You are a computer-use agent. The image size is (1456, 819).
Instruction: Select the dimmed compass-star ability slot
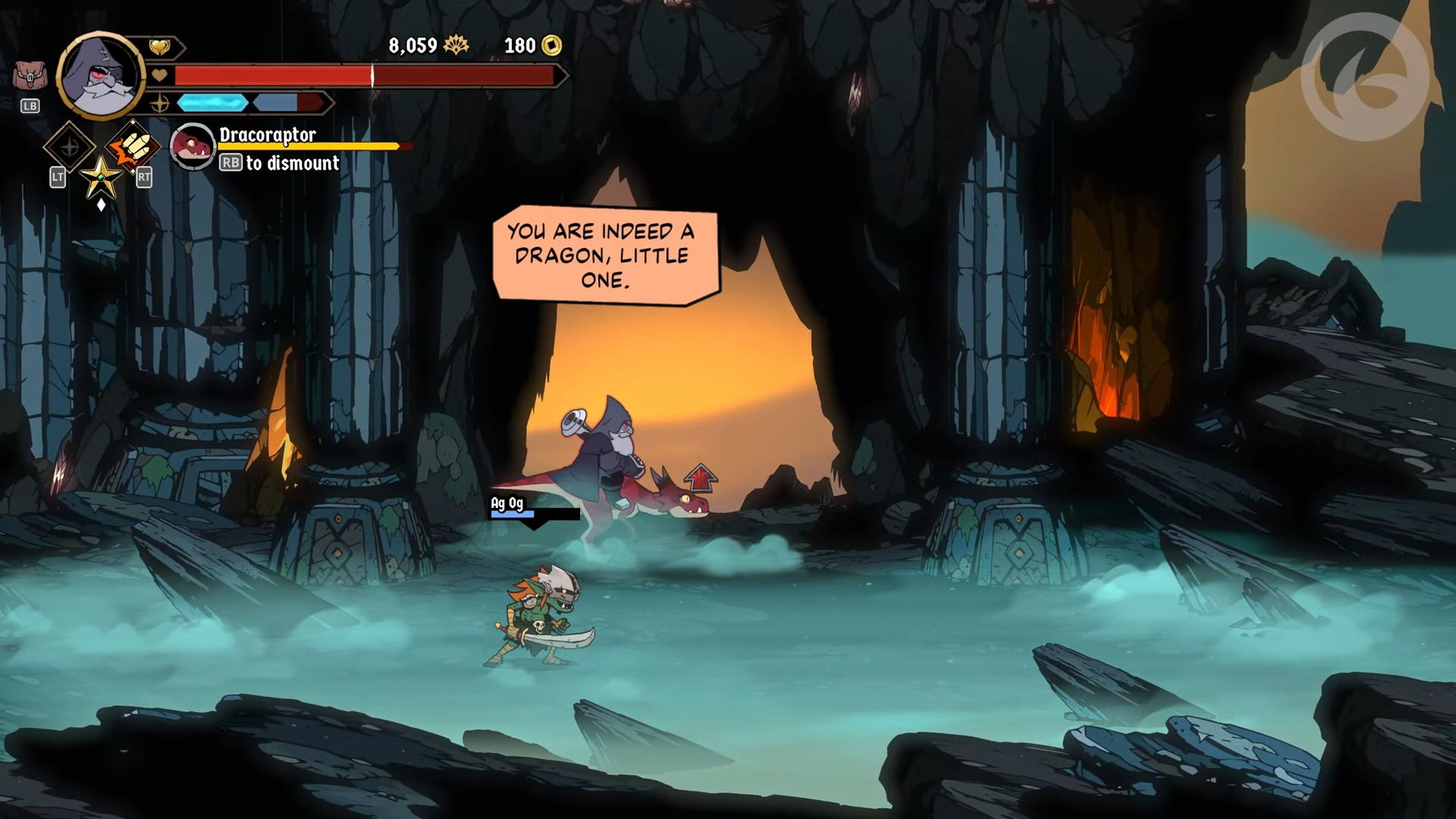coord(69,146)
